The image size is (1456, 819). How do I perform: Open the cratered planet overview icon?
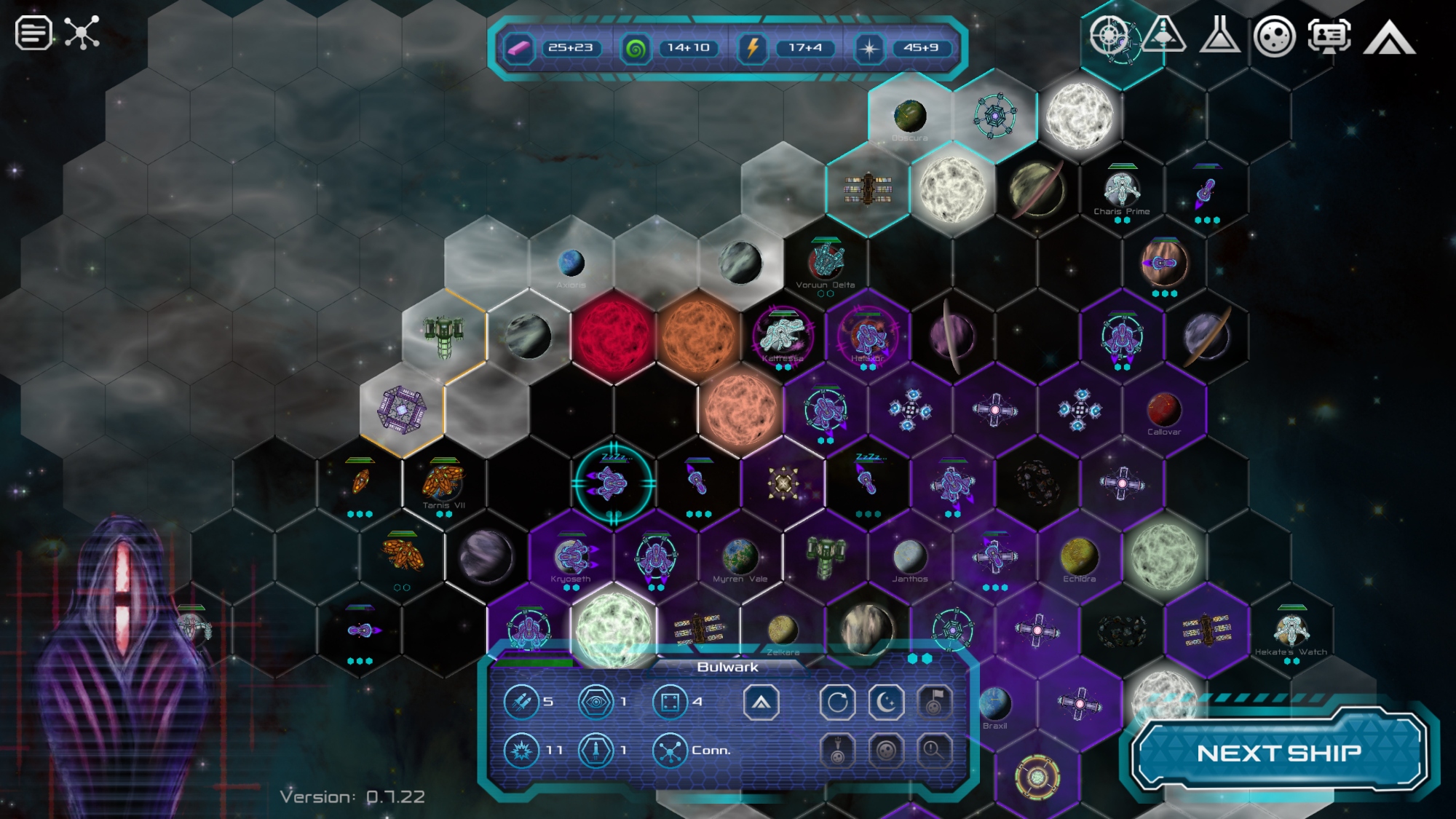coord(1274,36)
